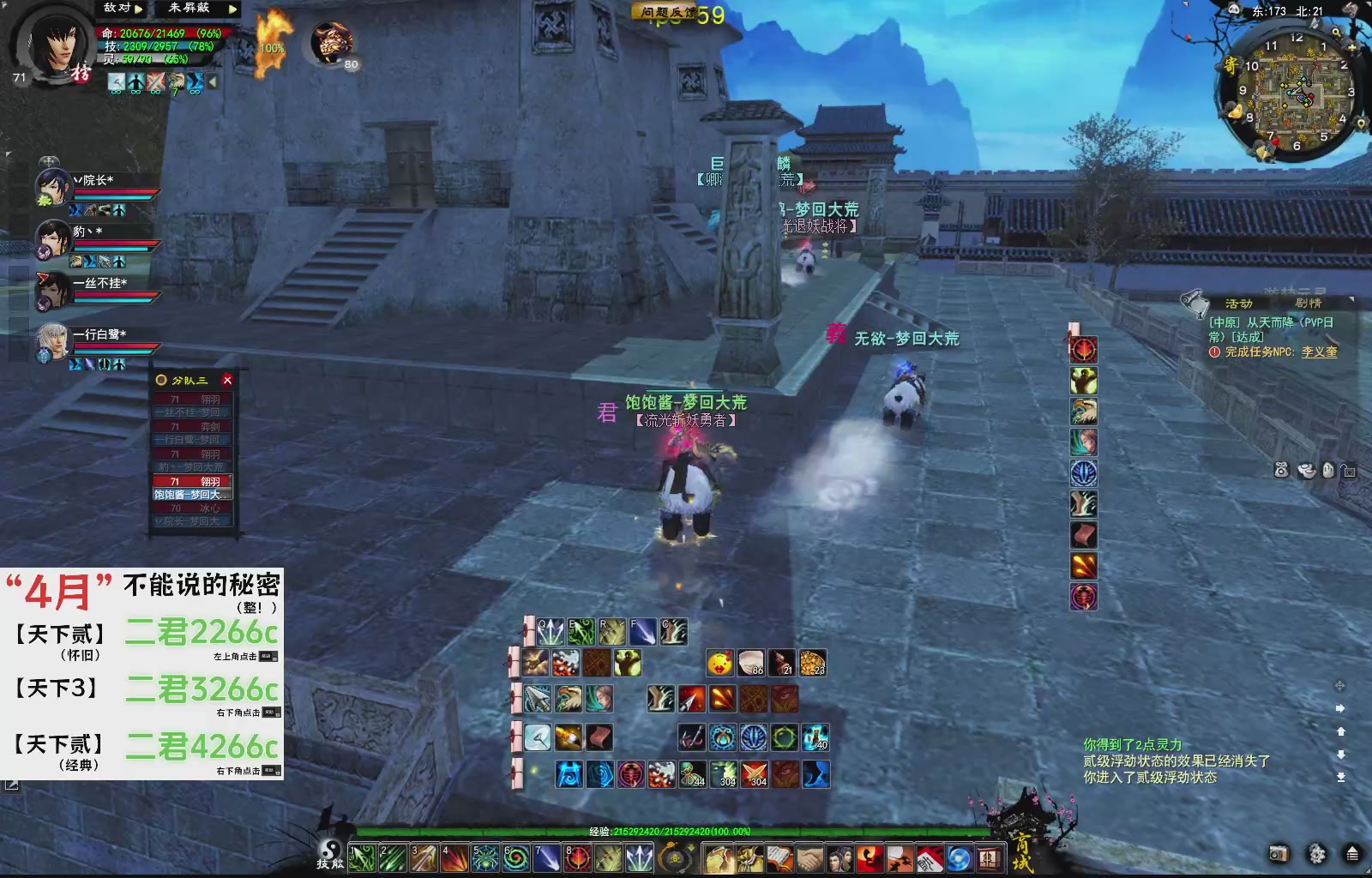
Task: Click the screenshot camera icon bottom-right
Action: coord(1279,854)
